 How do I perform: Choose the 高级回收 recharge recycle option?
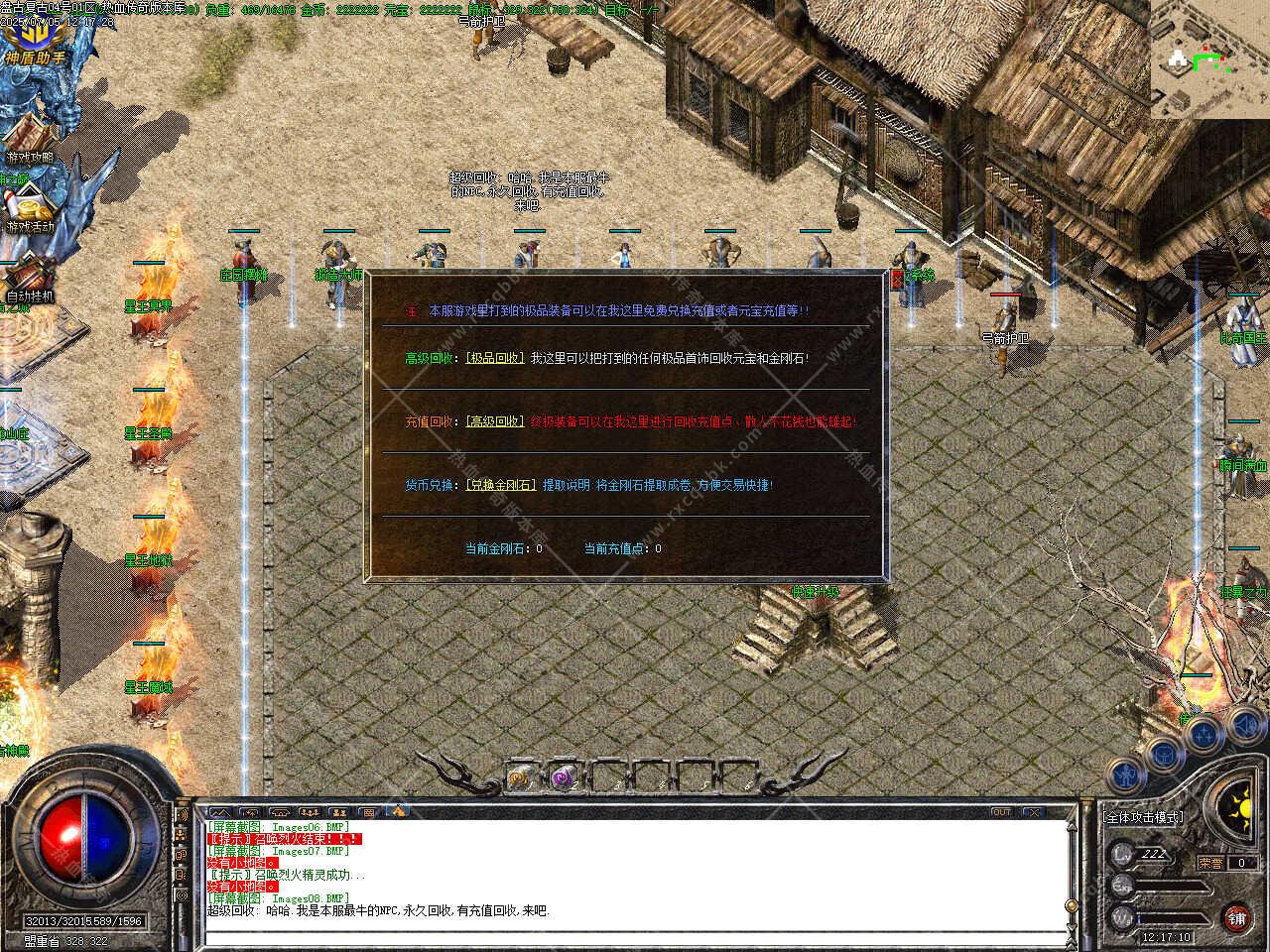click(495, 421)
